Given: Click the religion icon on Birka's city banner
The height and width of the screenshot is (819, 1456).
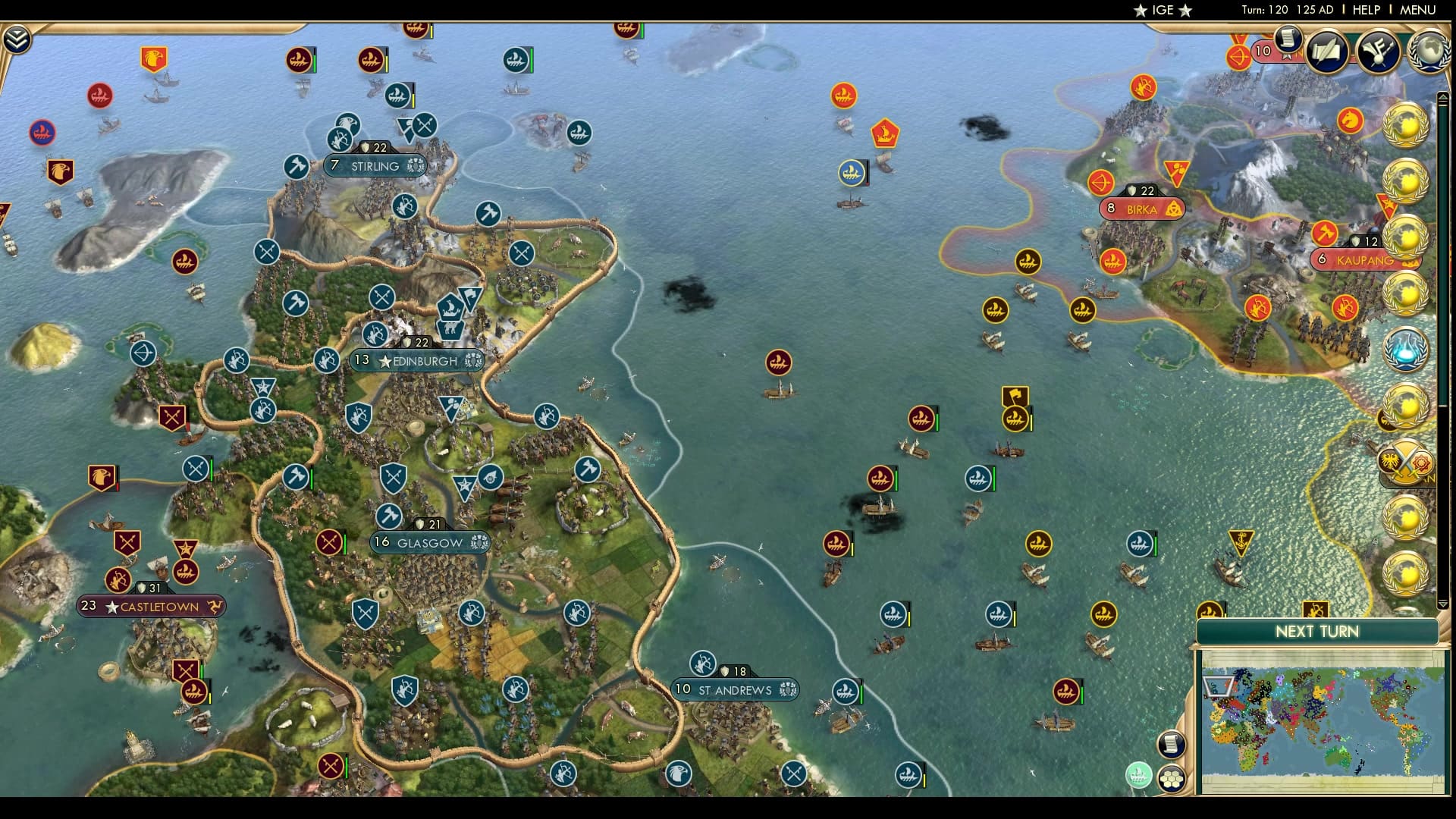Looking at the screenshot, I should [x=1174, y=209].
